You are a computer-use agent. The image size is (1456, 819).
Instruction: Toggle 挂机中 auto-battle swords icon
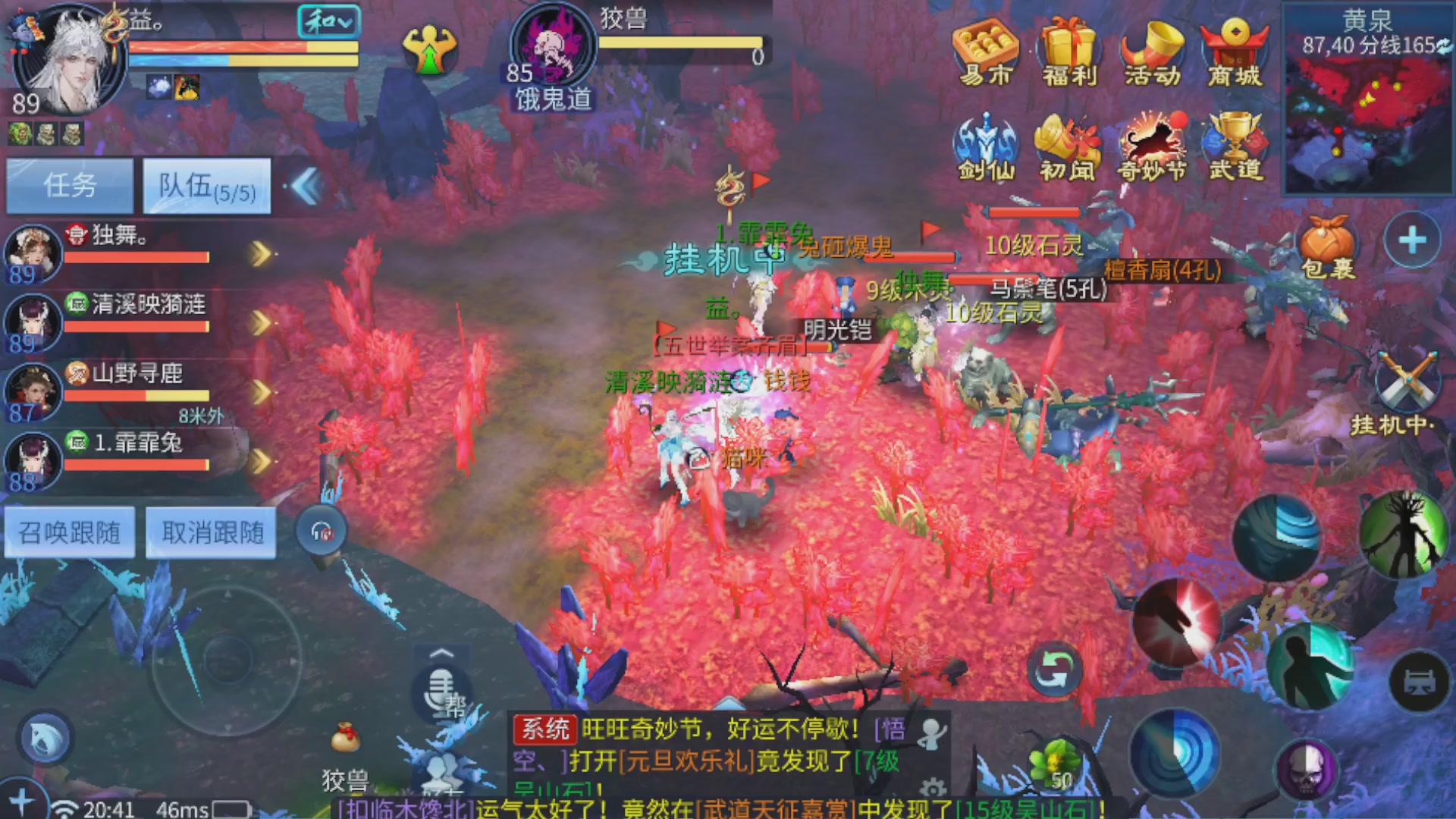click(x=1407, y=379)
